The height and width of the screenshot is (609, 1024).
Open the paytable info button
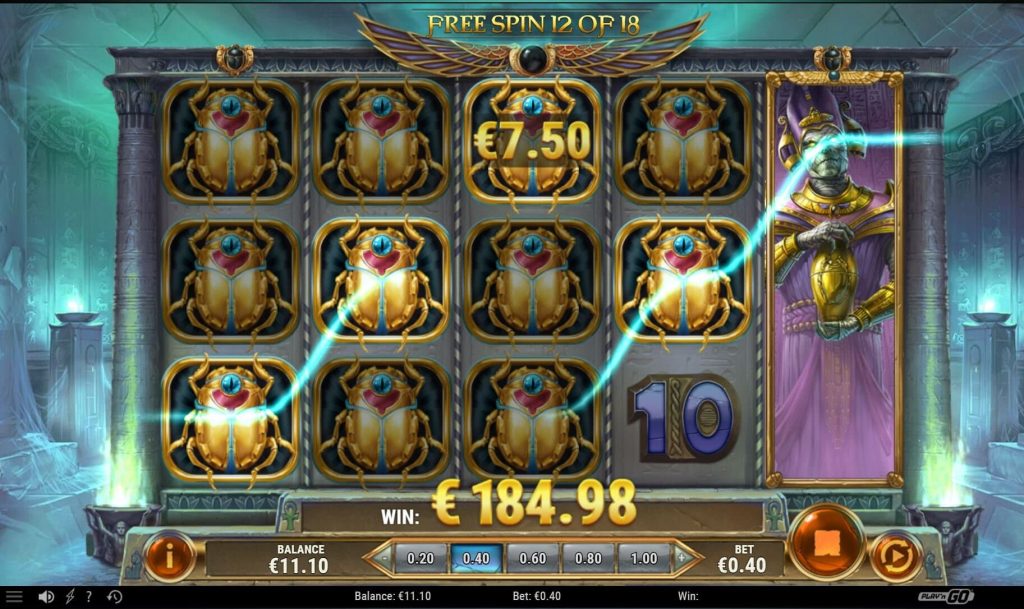pos(169,556)
